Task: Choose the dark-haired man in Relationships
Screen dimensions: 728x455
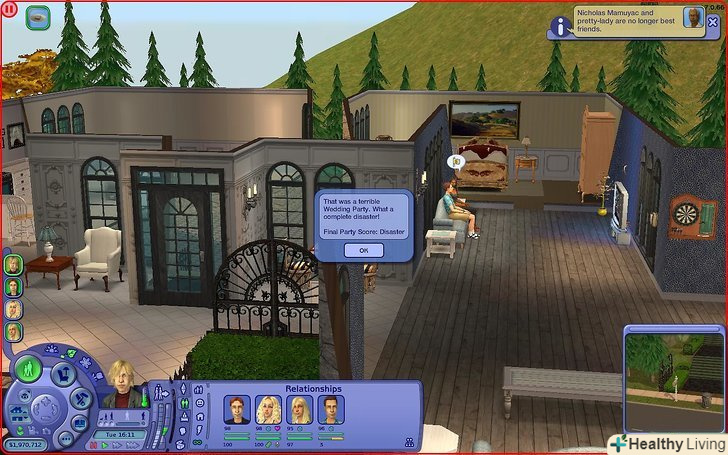Action: pos(330,409)
